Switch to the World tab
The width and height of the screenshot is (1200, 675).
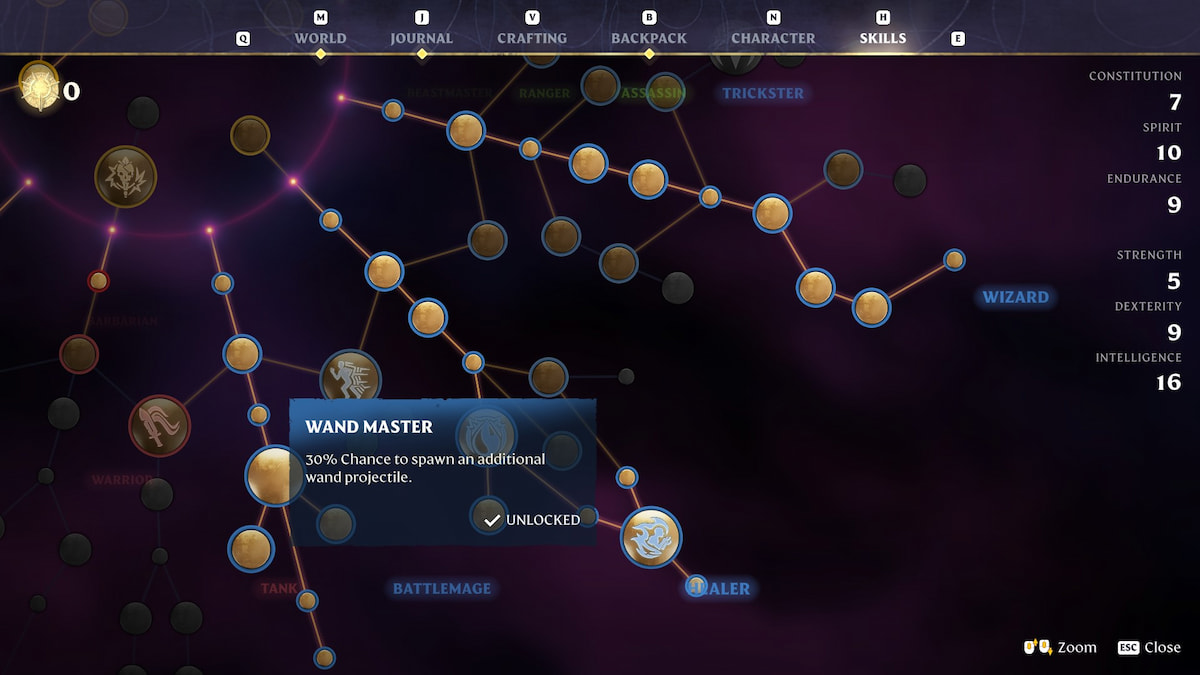tap(320, 38)
